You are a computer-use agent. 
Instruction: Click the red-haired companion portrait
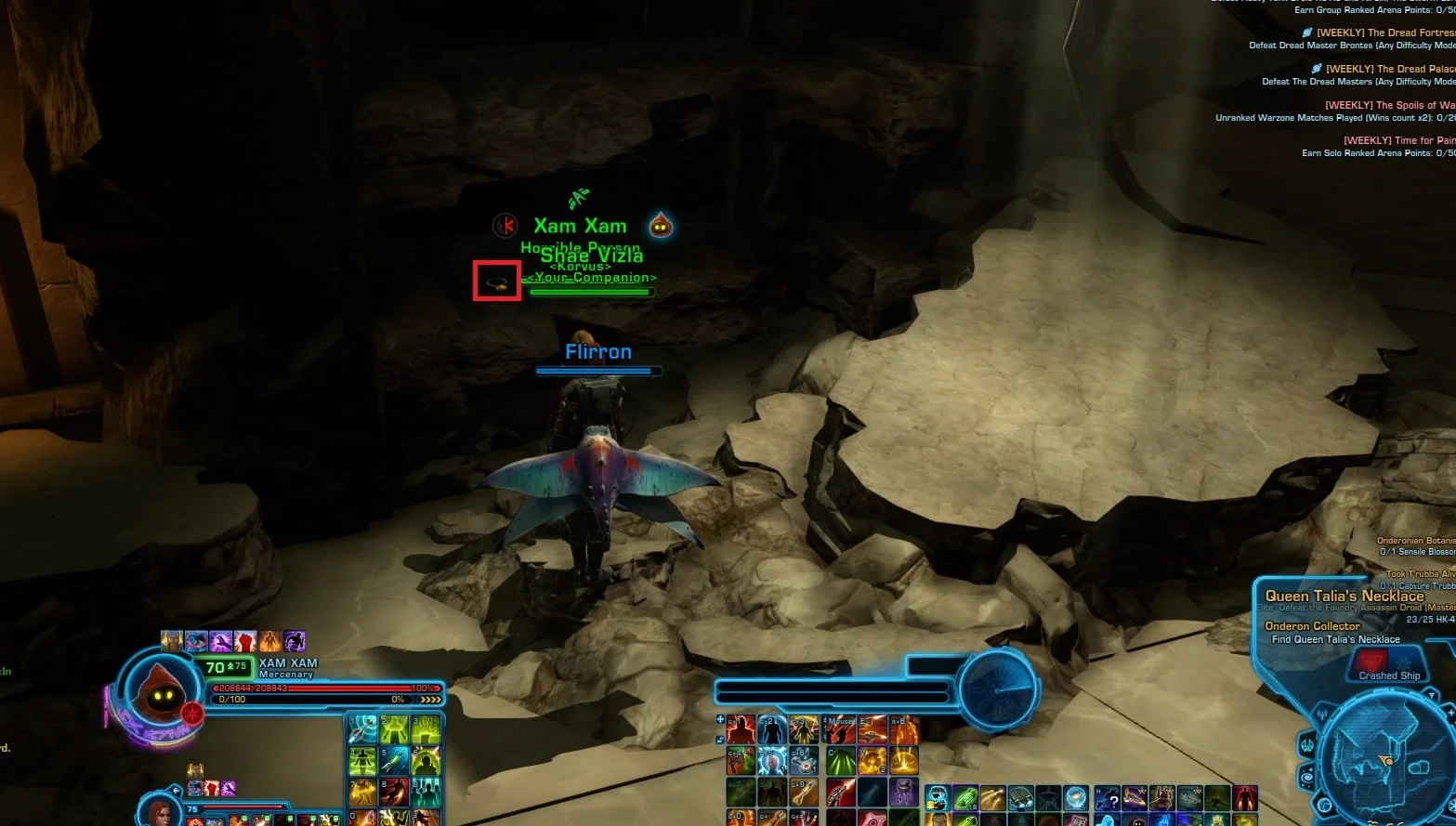(x=159, y=814)
